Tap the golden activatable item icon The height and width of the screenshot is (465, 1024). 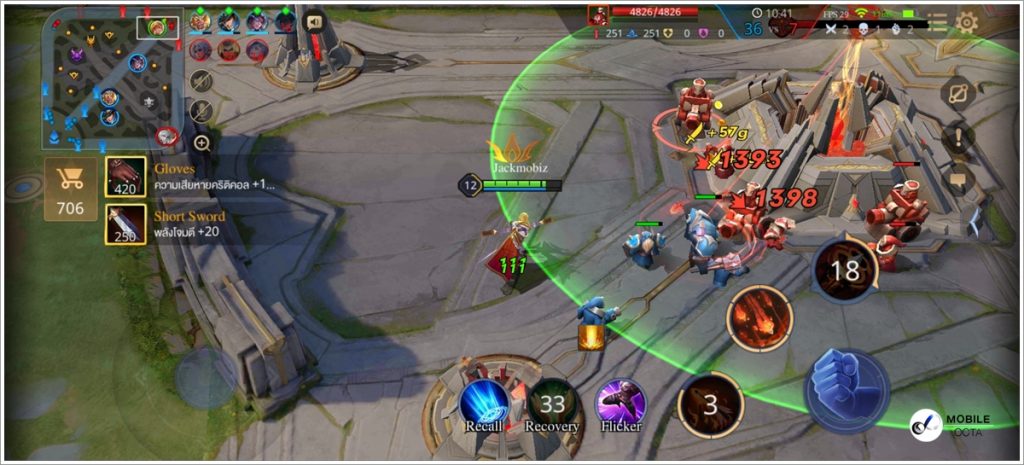[x=591, y=338]
